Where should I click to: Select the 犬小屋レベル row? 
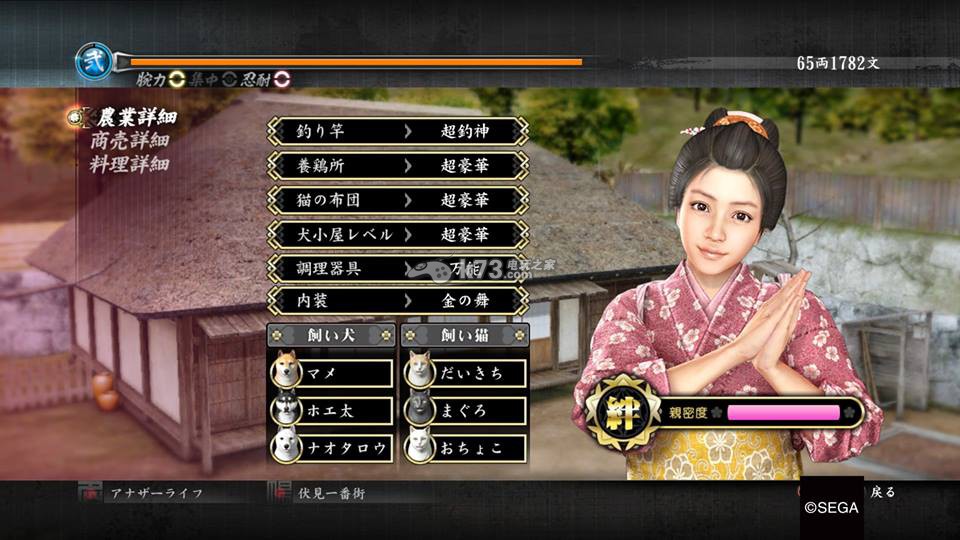point(397,234)
